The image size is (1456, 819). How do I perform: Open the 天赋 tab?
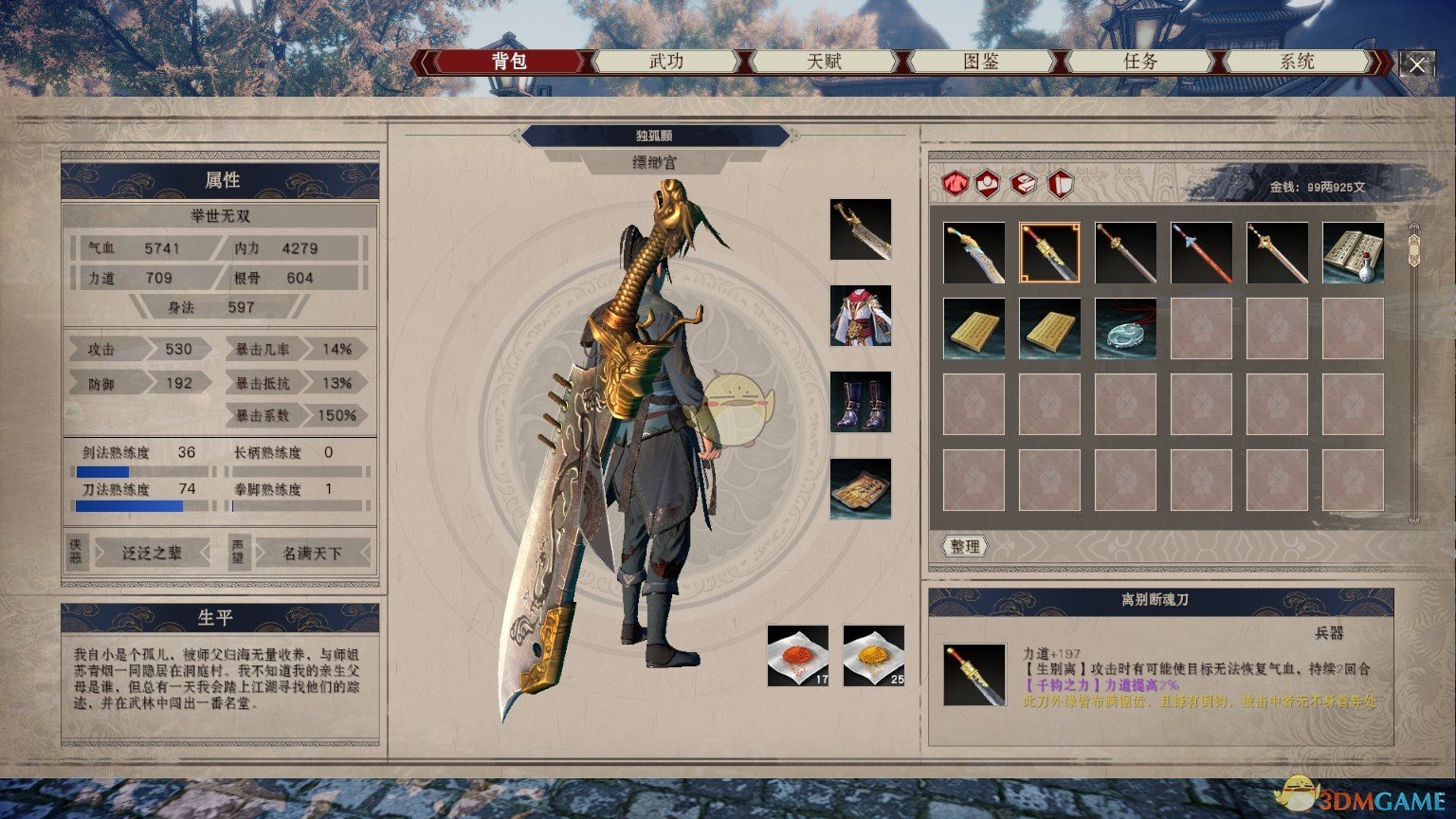[x=824, y=62]
